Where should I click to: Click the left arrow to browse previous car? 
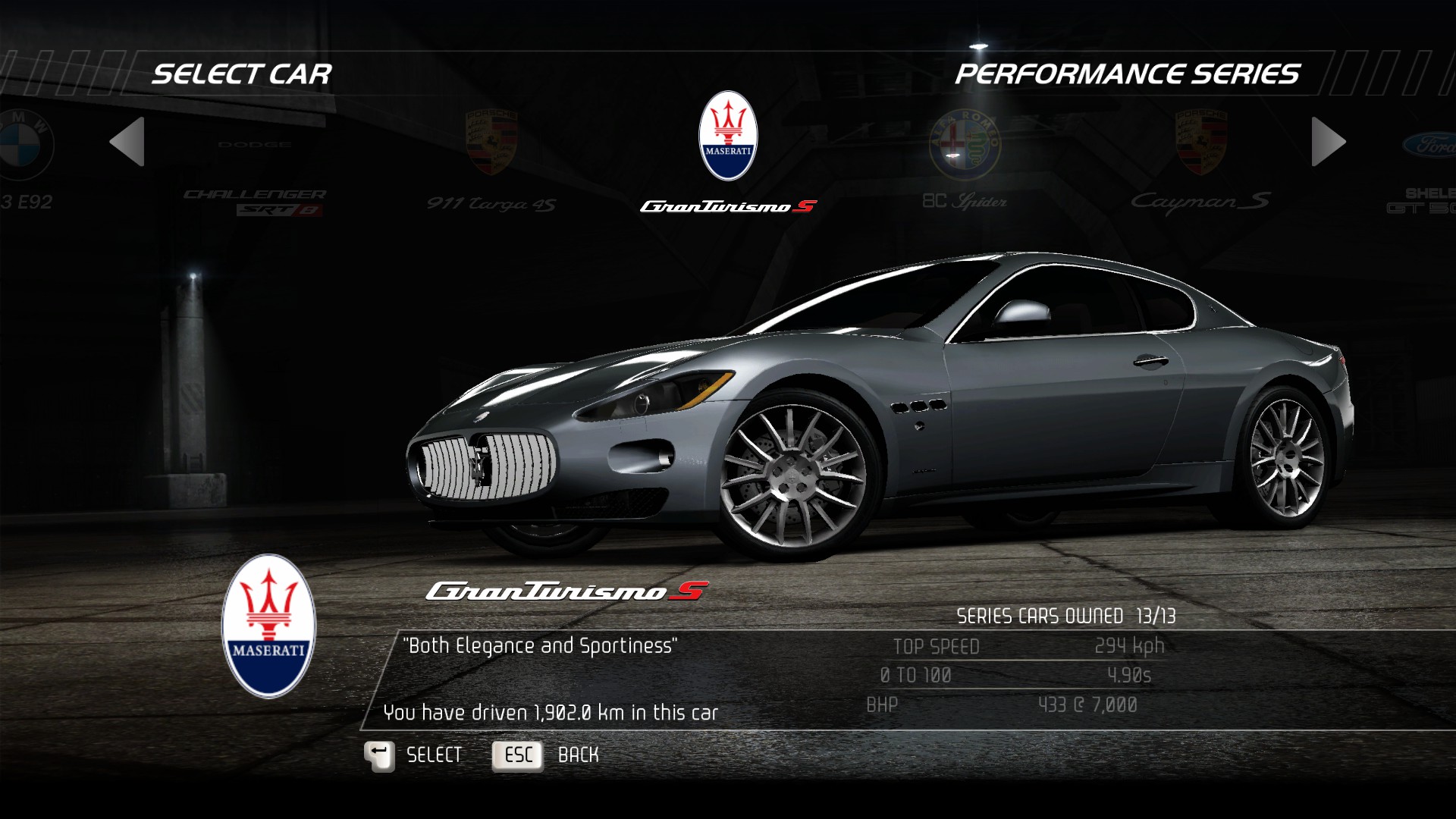[127, 142]
